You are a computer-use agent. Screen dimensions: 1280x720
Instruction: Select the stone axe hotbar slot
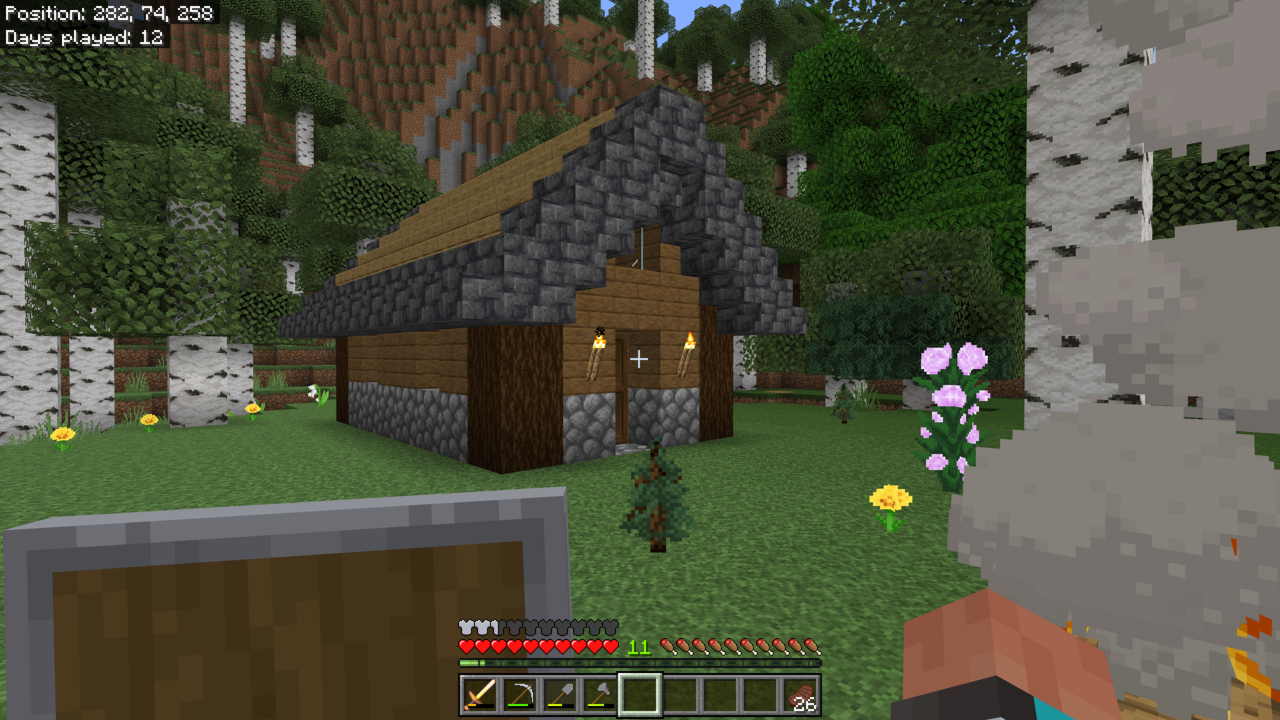click(598, 695)
